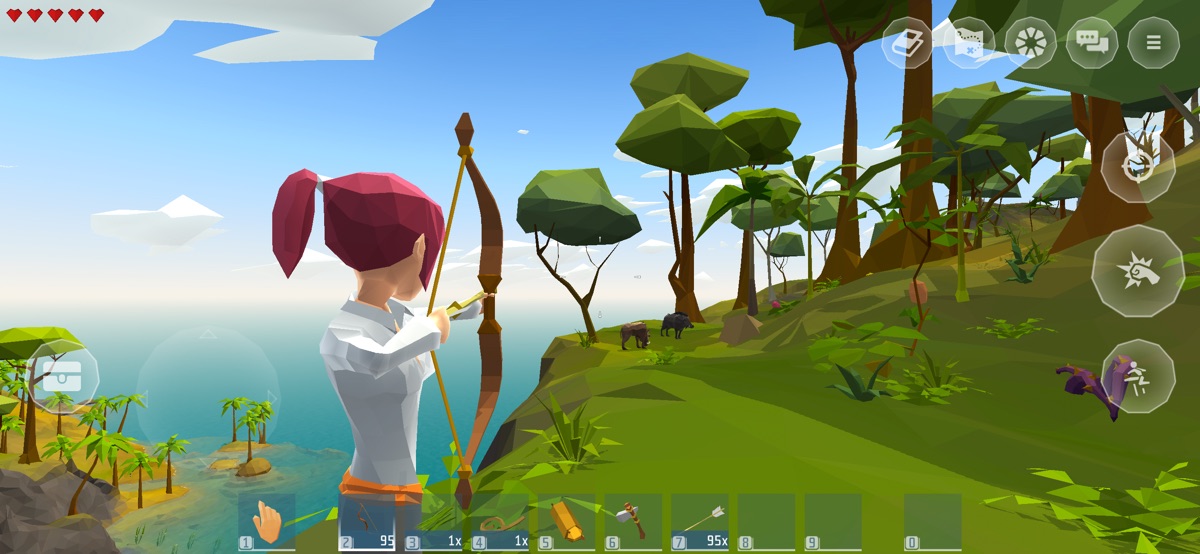Screen dimensions: 1200x554
Task: Open the journal book icon
Action: coord(907,43)
